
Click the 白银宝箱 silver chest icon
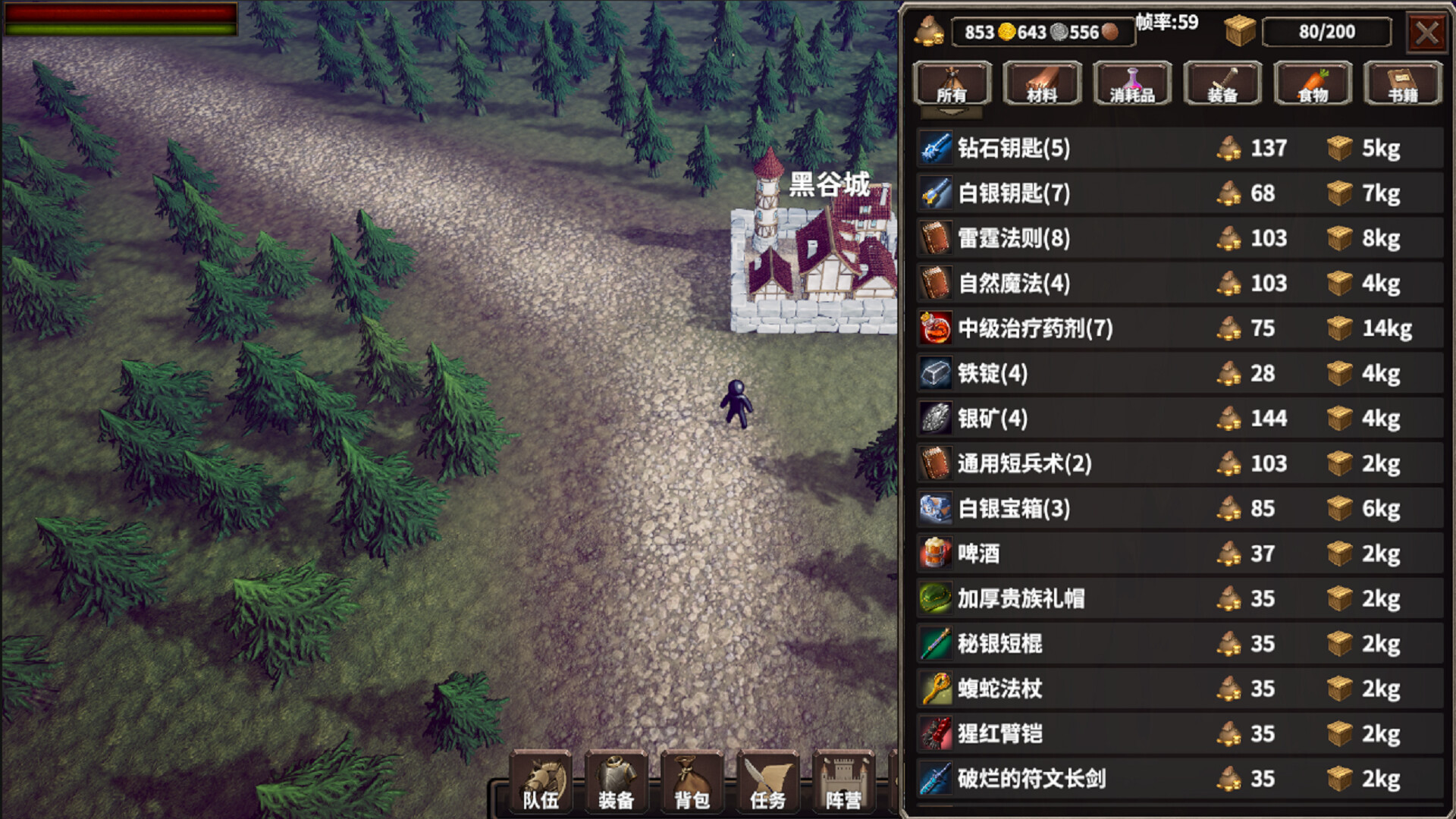pyautogui.click(x=934, y=509)
